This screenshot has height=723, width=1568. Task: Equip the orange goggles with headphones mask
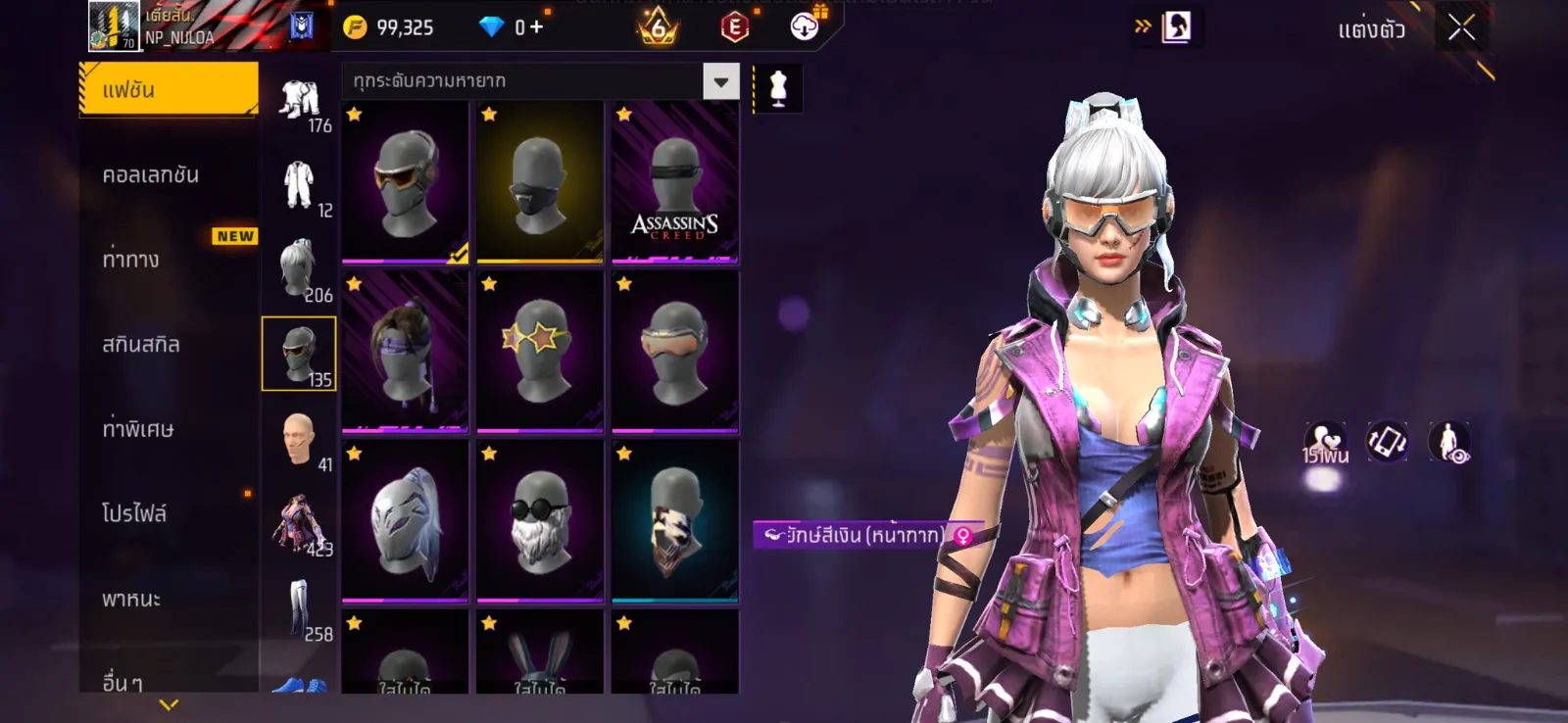coord(405,183)
